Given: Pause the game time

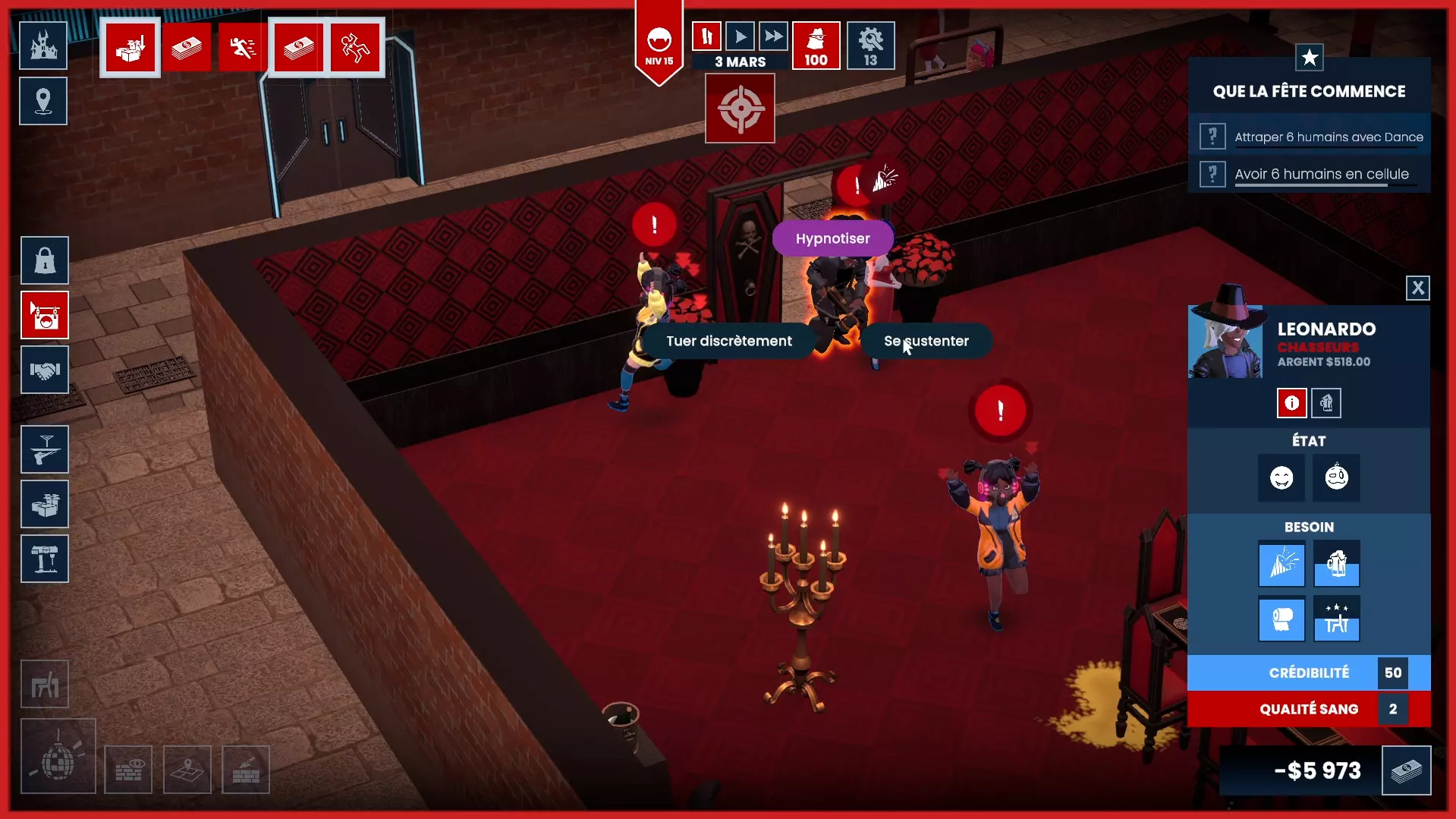Looking at the screenshot, I should (706, 36).
